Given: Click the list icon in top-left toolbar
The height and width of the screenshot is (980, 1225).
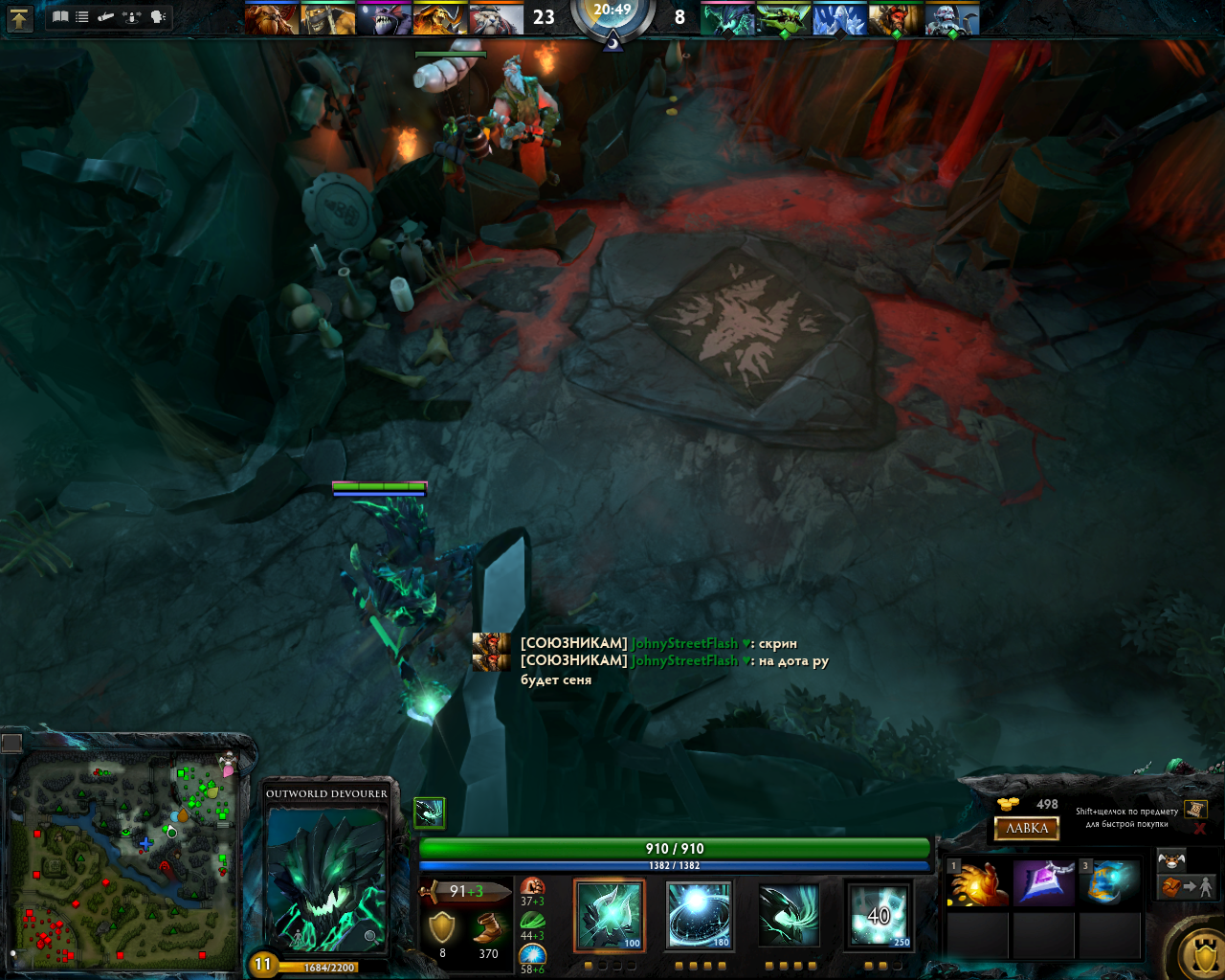Looking at the screenshot, I should pyautogui.click(x=82, y=17).
